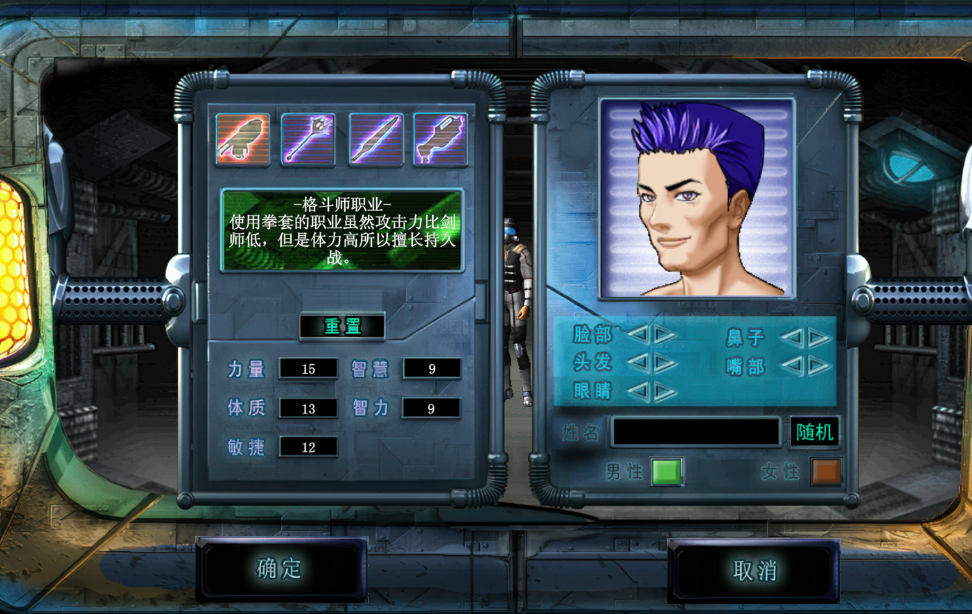Choose the staff class icon

coord(308,139)
